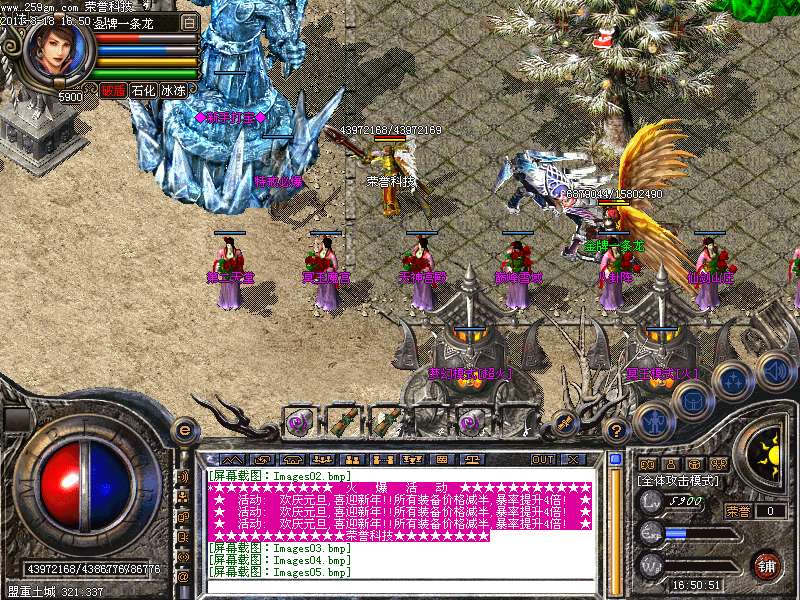Screen dimensions: 800x600
Task: Click the round e button left of chat
Action: [x=184, y=430]
